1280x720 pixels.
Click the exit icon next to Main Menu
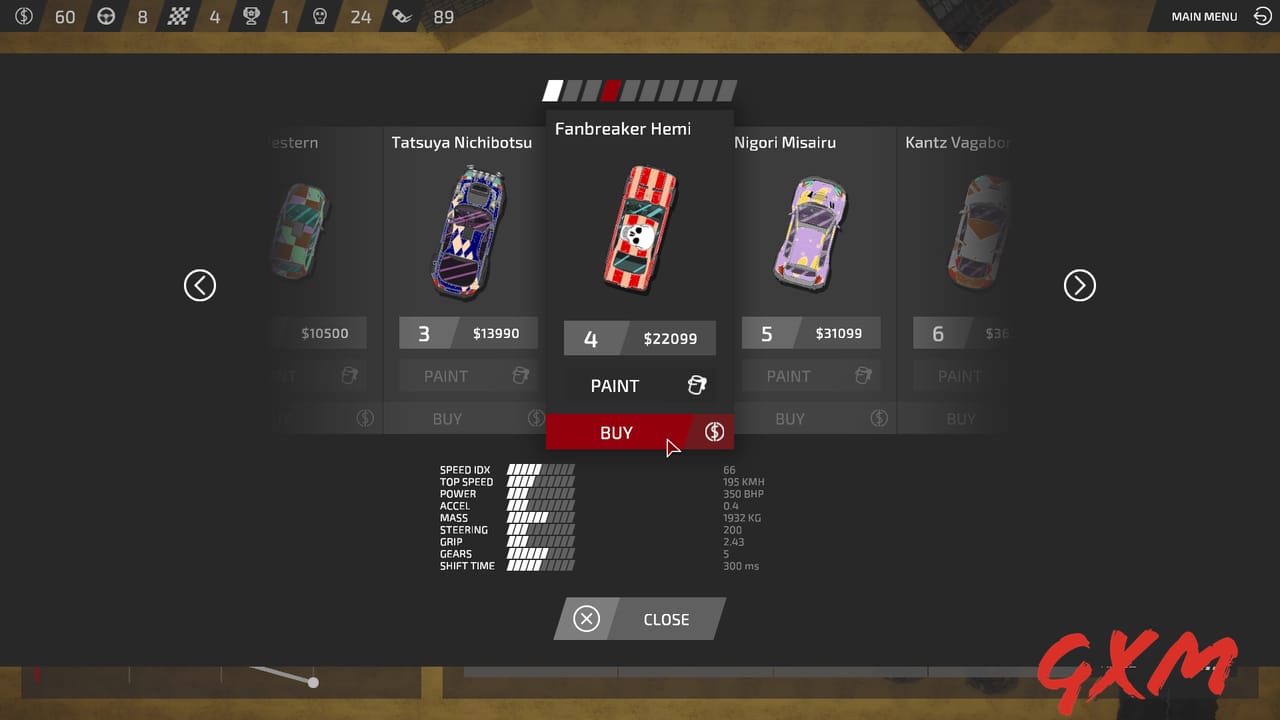click(x=1261, y=16)
